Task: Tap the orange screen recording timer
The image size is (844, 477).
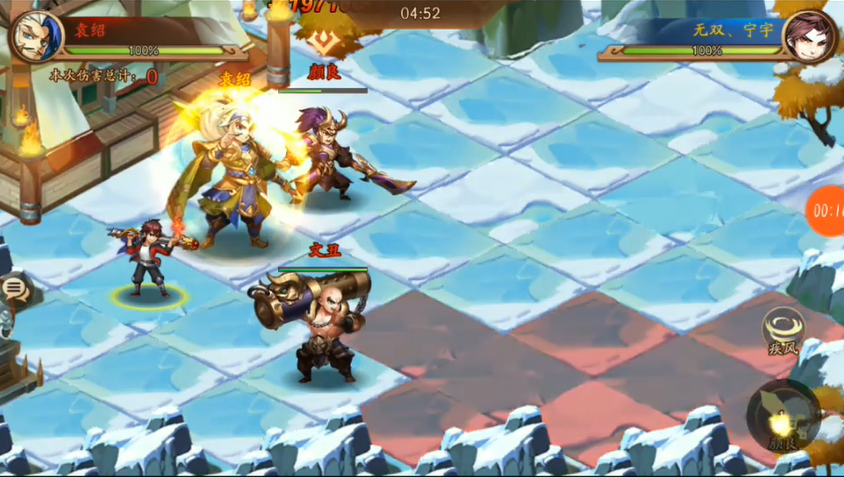Action: tap(826, 210)
